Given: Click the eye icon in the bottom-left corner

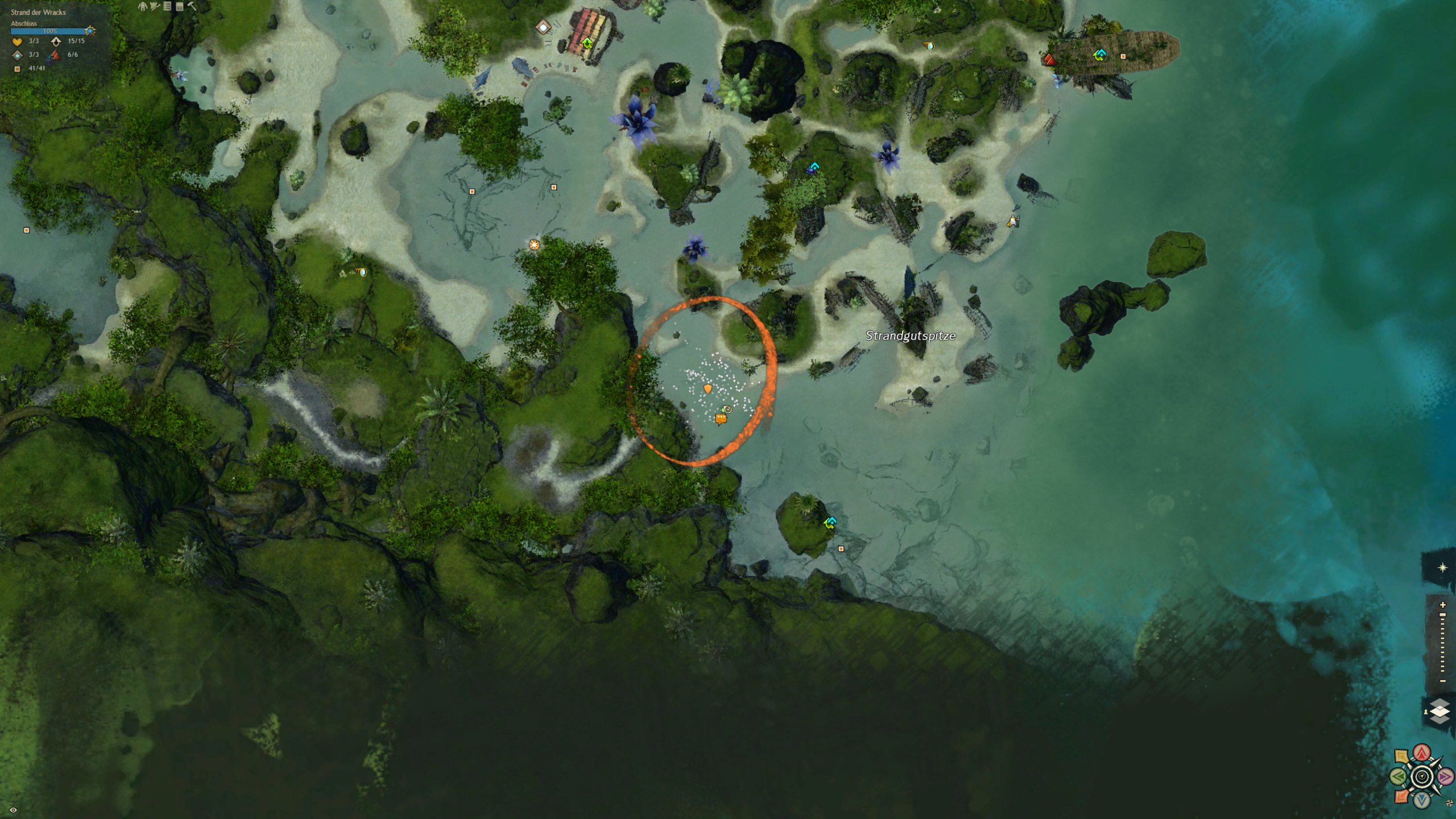Looking at the screenshot, I should pos(13,810).
